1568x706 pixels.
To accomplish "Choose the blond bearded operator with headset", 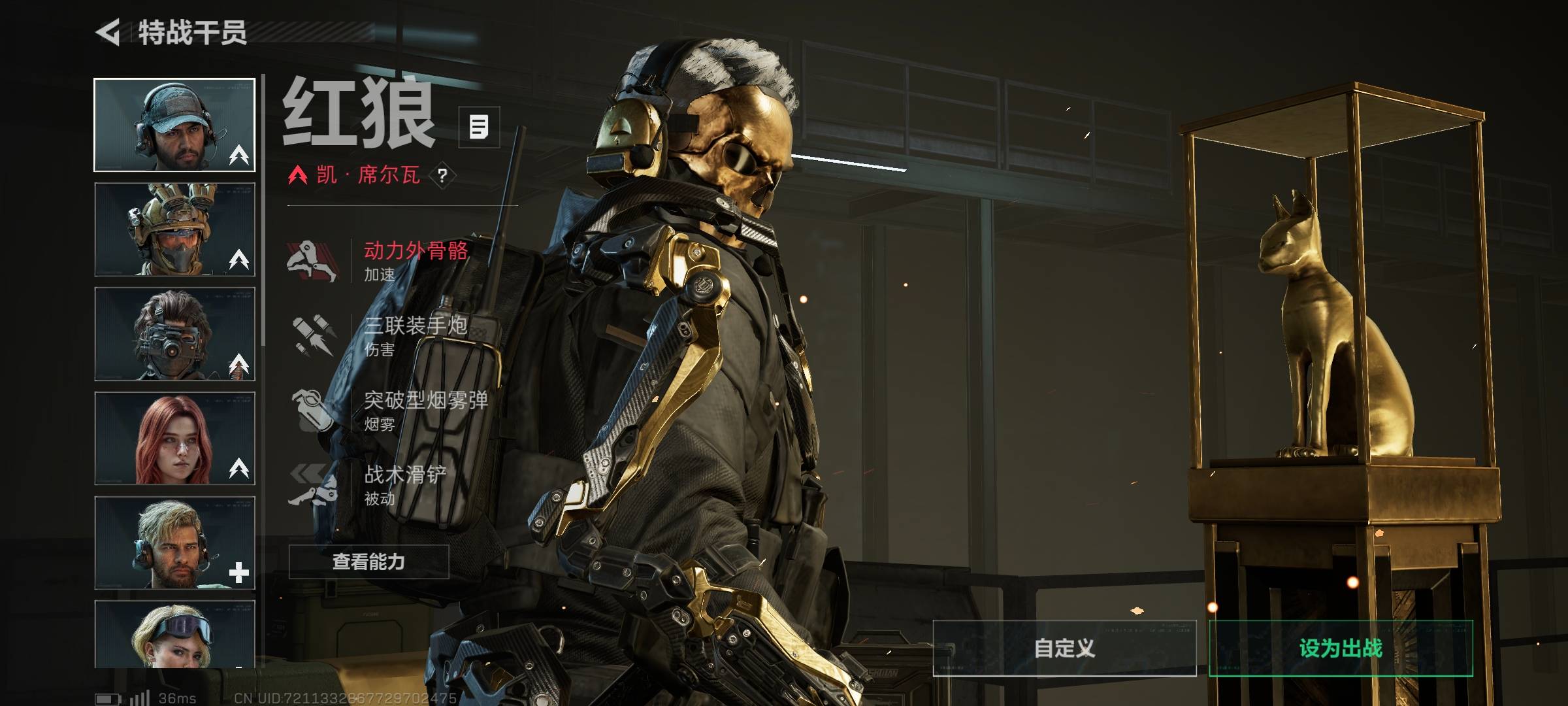I will (x=174, y=543).
